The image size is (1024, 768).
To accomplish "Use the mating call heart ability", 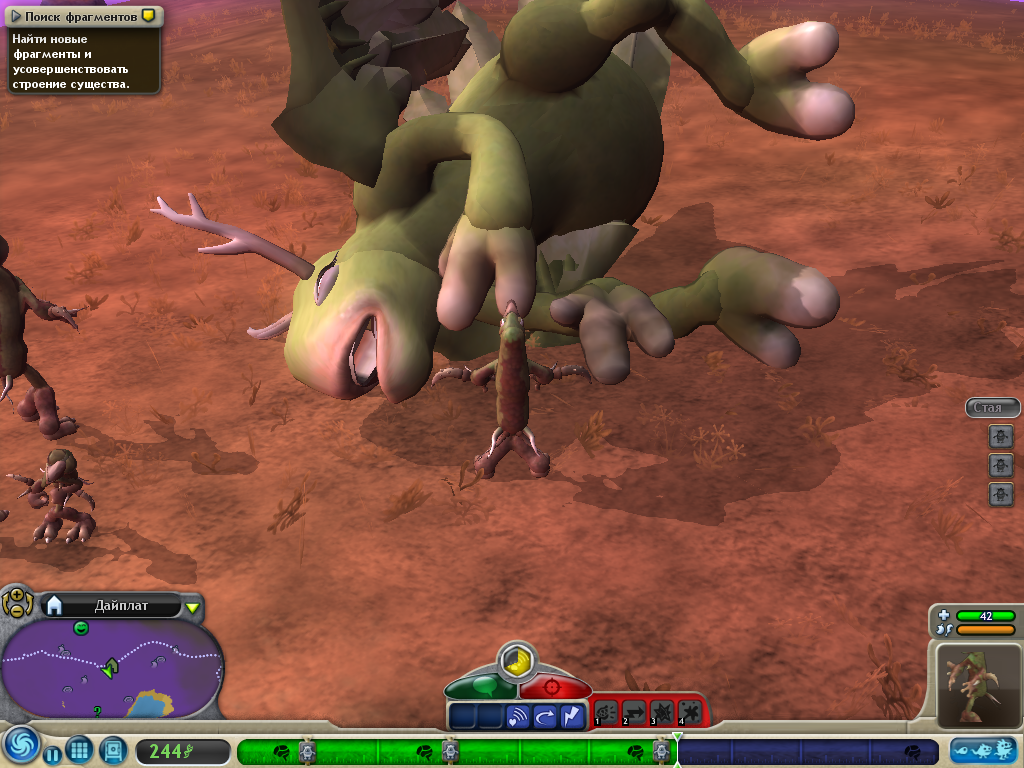I will [518, 716].
